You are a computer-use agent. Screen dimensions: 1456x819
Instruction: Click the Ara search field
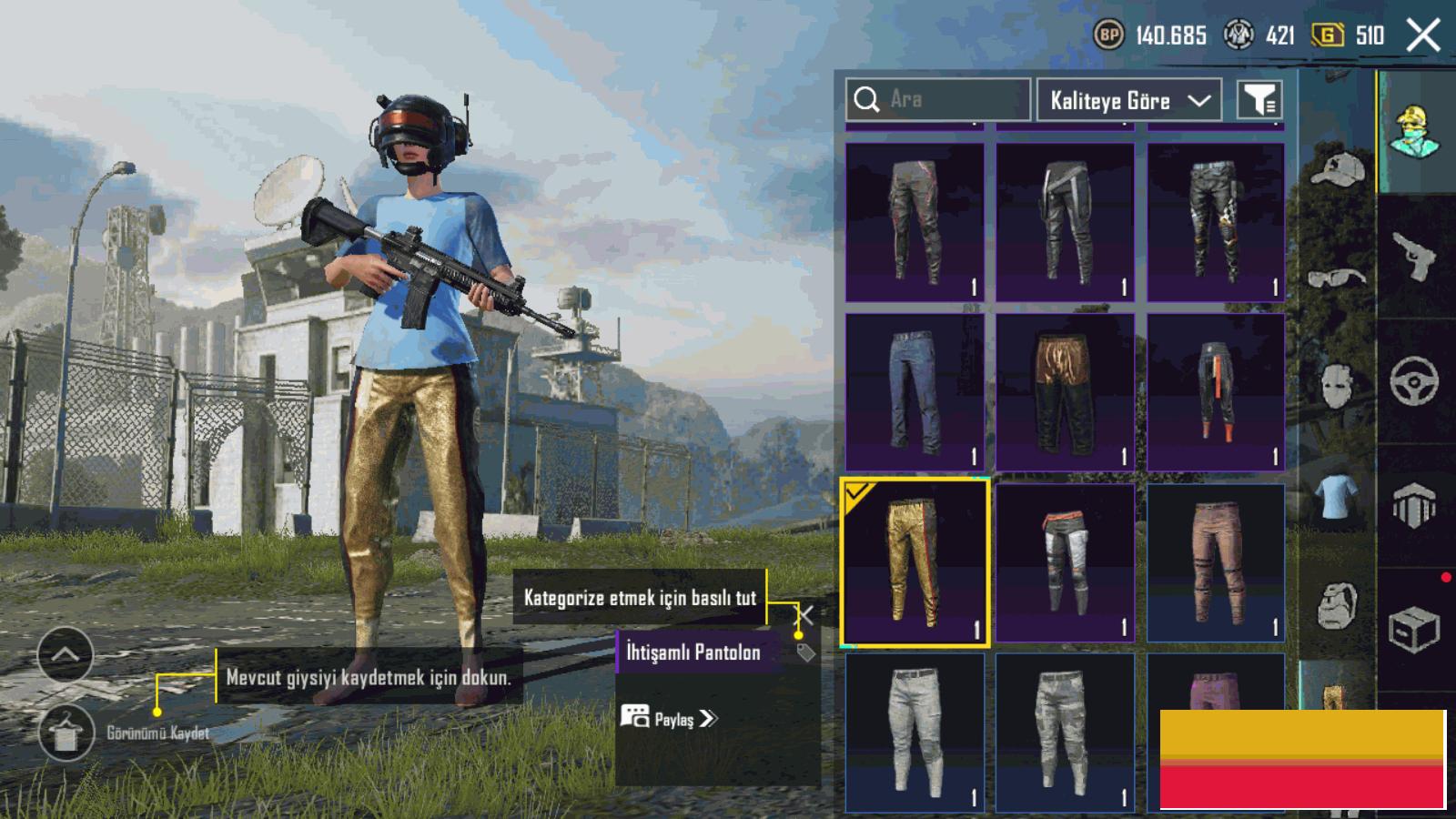[x=937, y=99]
